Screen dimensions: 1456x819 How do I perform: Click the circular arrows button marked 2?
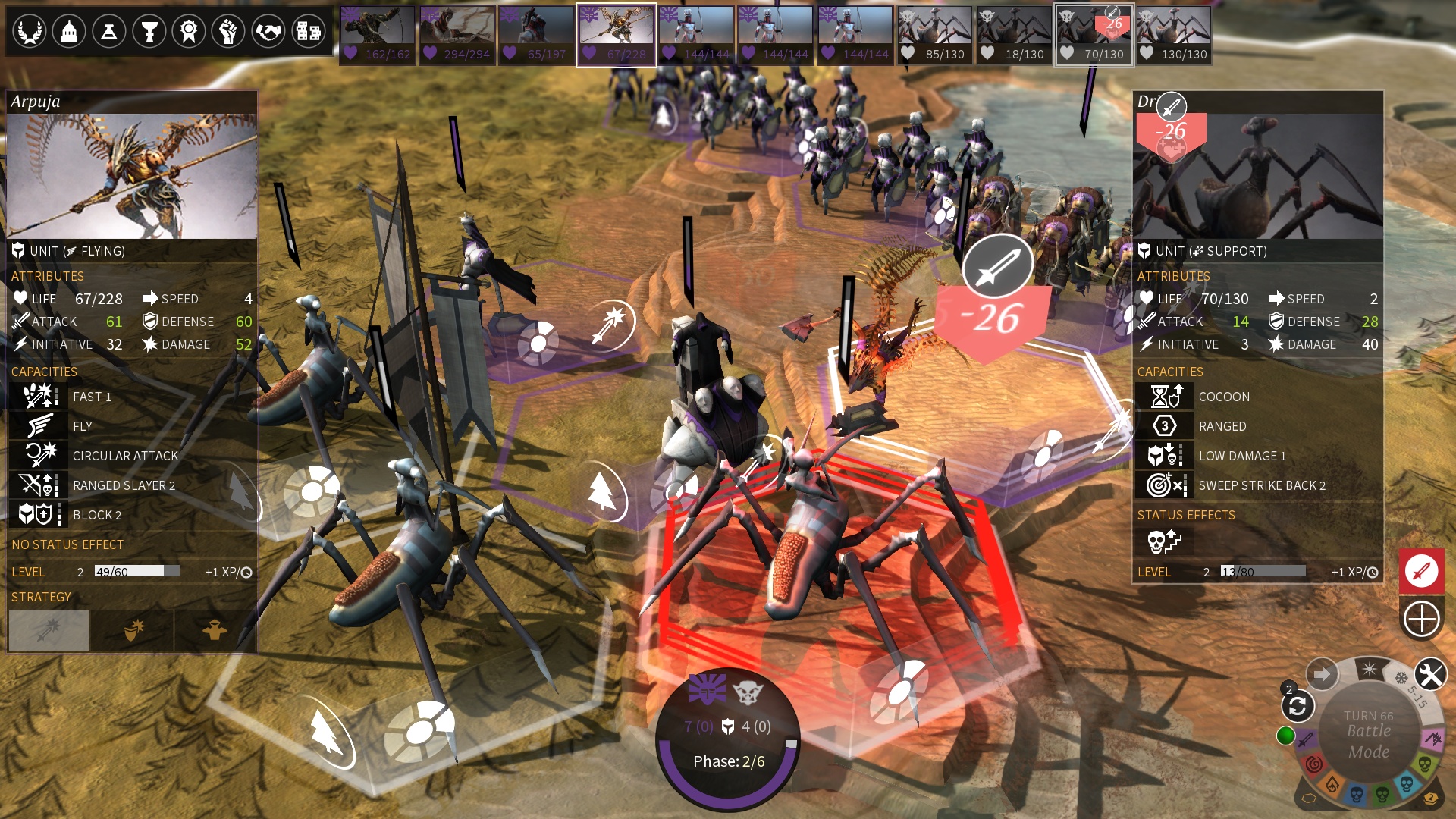coord(1297,706)
